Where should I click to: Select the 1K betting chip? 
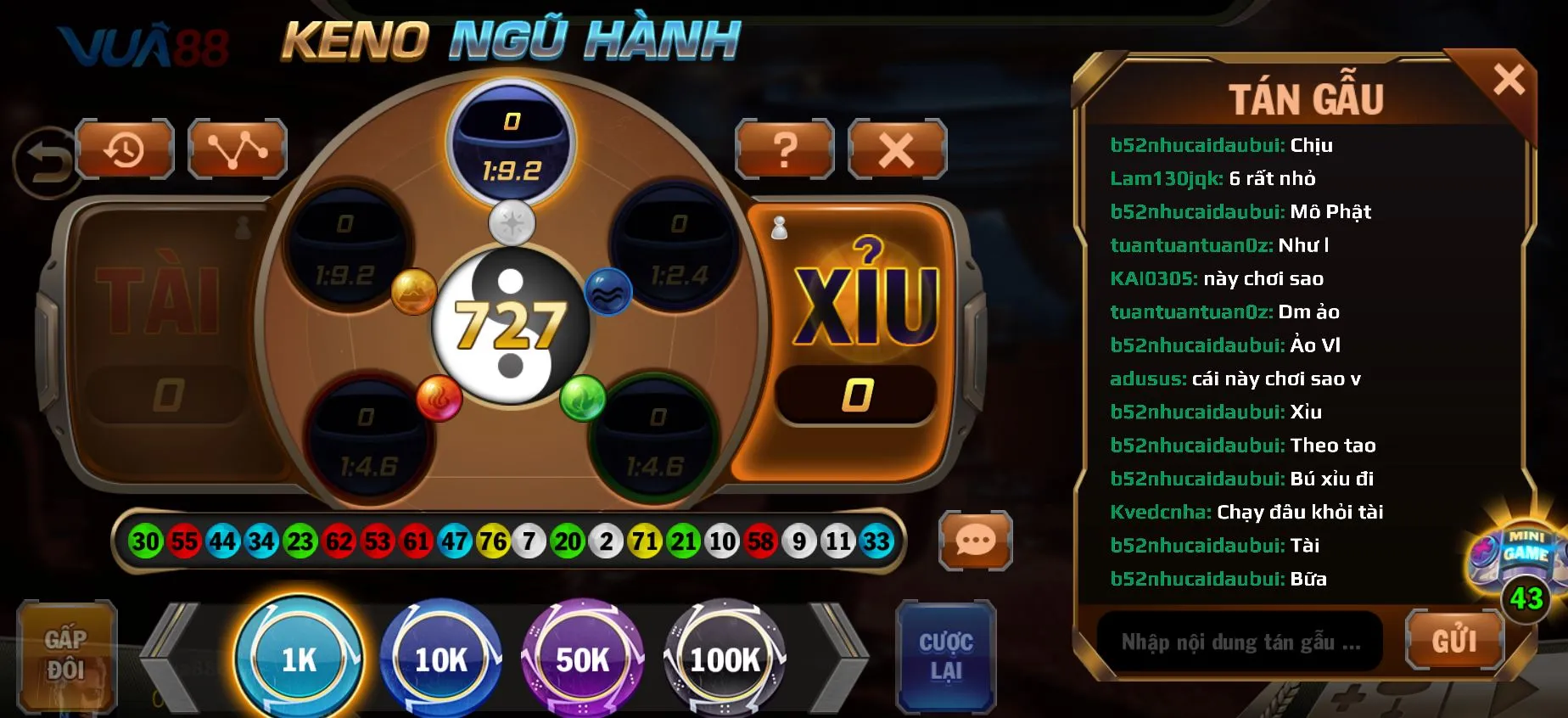tap(299, 659)
